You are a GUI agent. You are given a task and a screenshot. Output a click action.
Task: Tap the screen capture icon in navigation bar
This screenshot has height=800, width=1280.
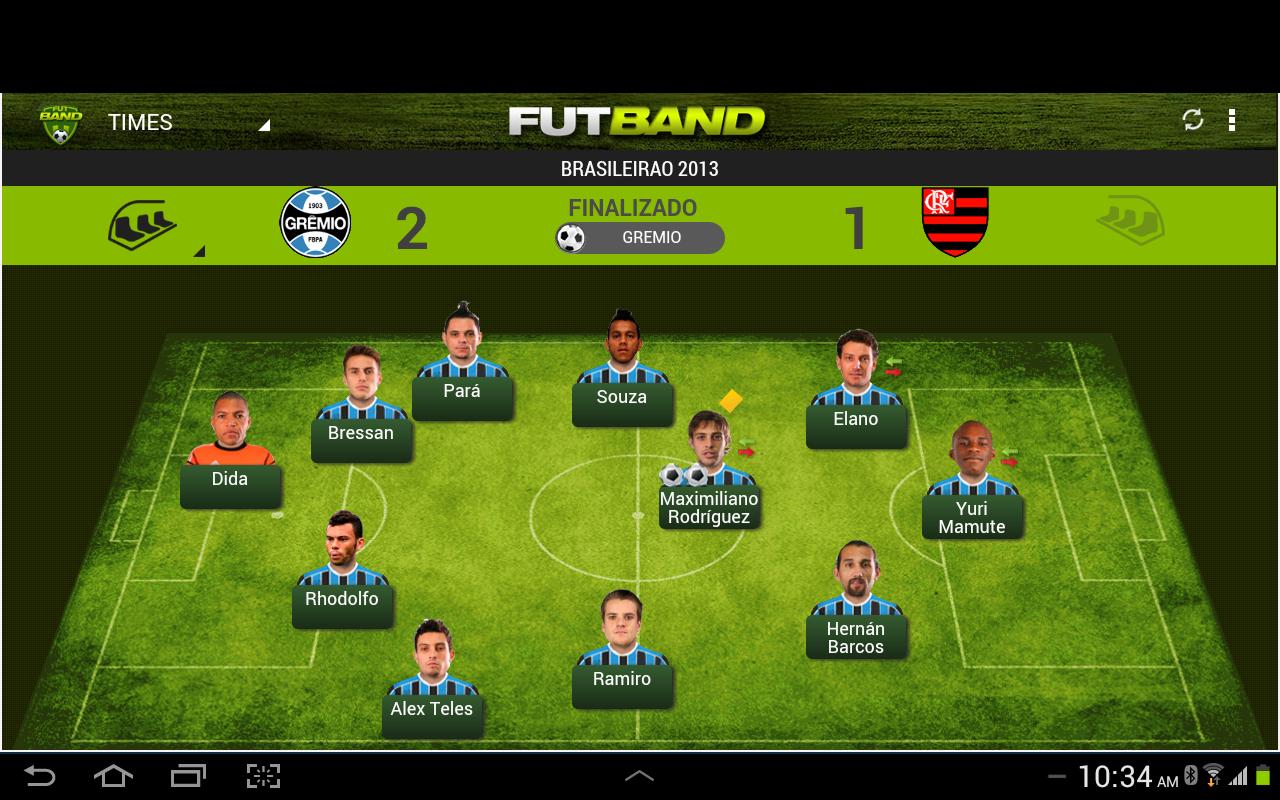point(262,775)
